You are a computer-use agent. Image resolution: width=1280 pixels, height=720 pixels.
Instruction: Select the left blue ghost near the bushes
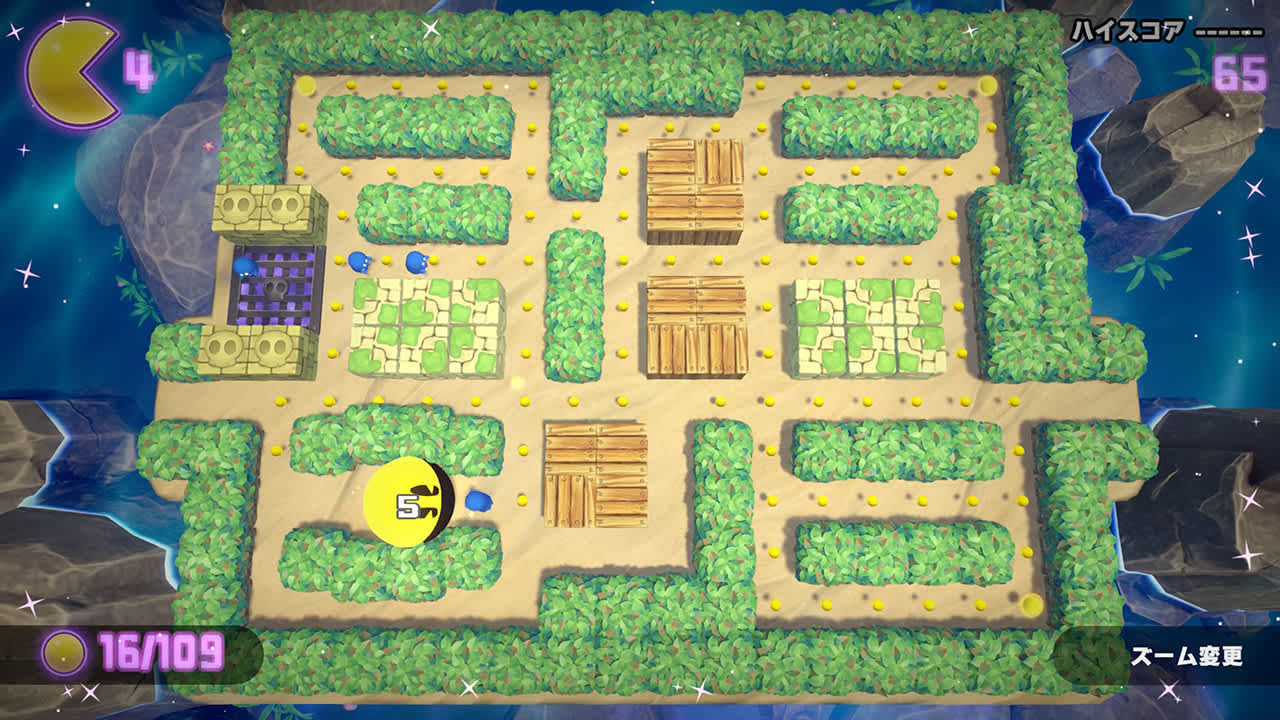(358, 260)
